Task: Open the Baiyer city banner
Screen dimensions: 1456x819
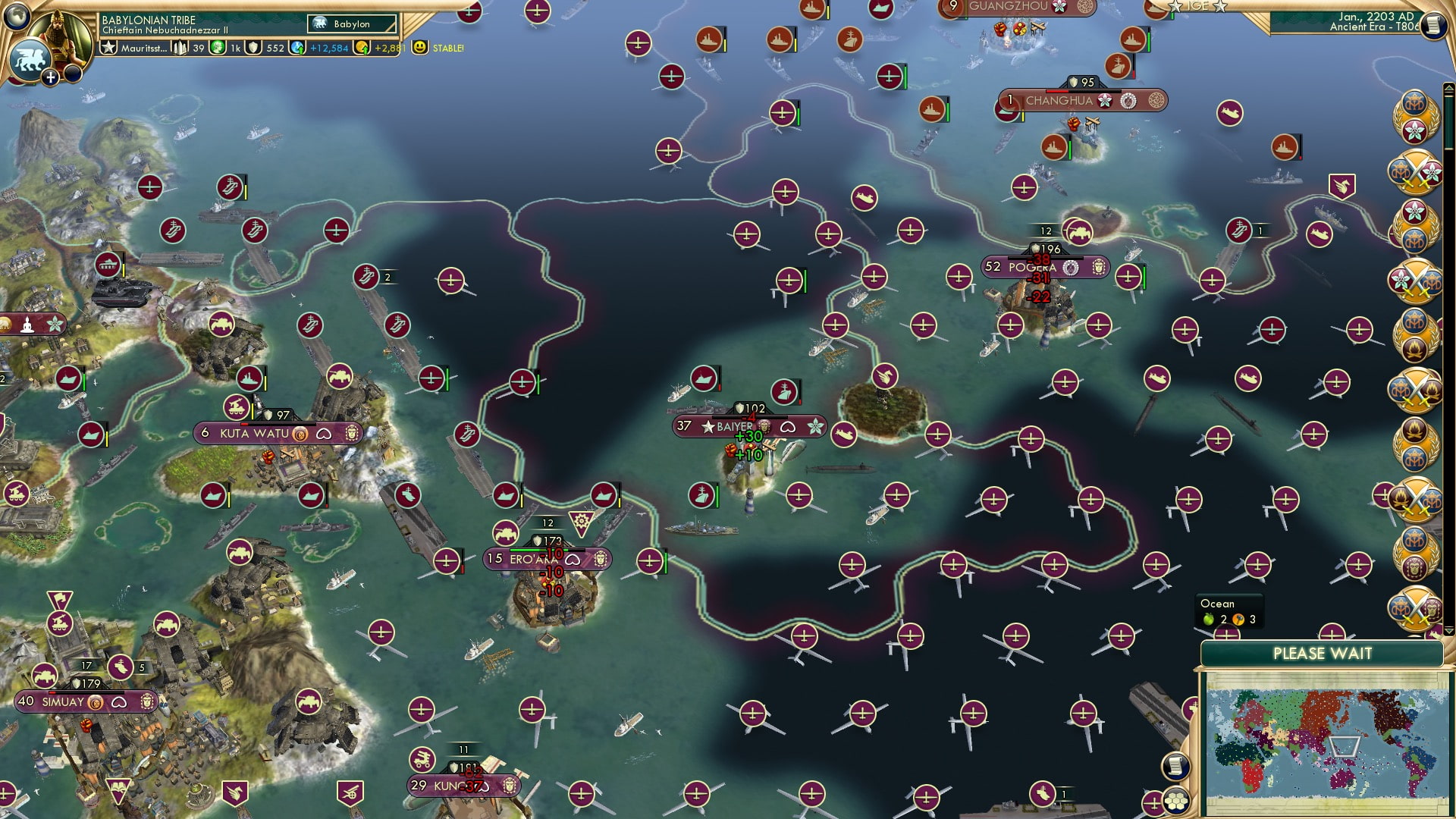Action: pos(748,427)
